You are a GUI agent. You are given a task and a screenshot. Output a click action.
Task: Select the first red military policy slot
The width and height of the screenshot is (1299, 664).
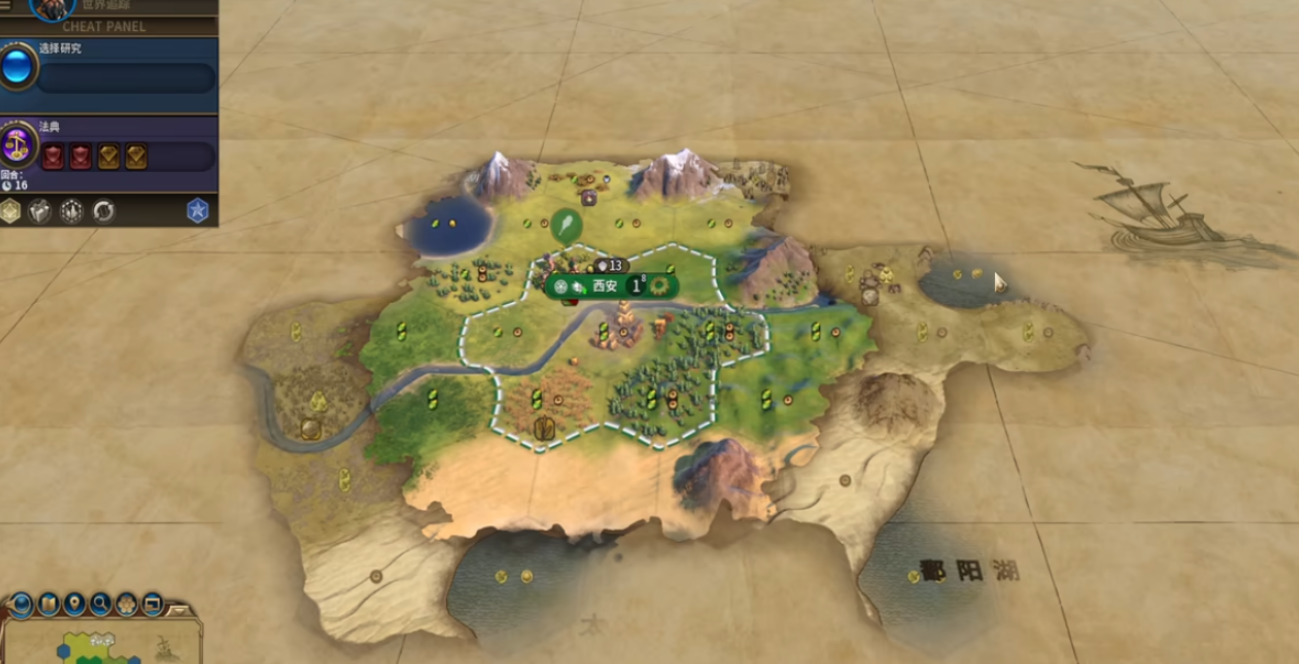(53, 157)
